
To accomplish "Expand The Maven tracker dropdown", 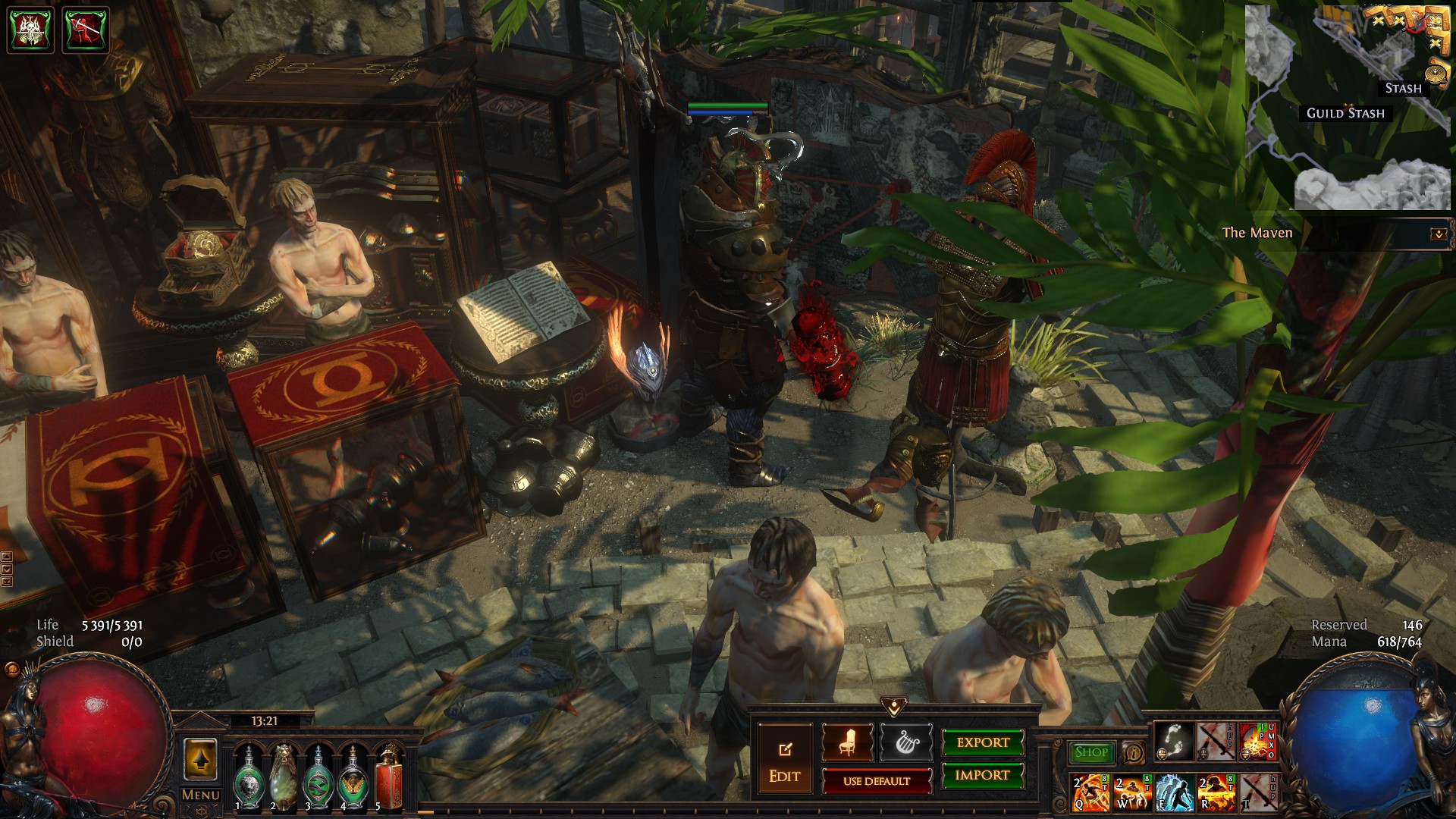I will (x=1438, y=234).
